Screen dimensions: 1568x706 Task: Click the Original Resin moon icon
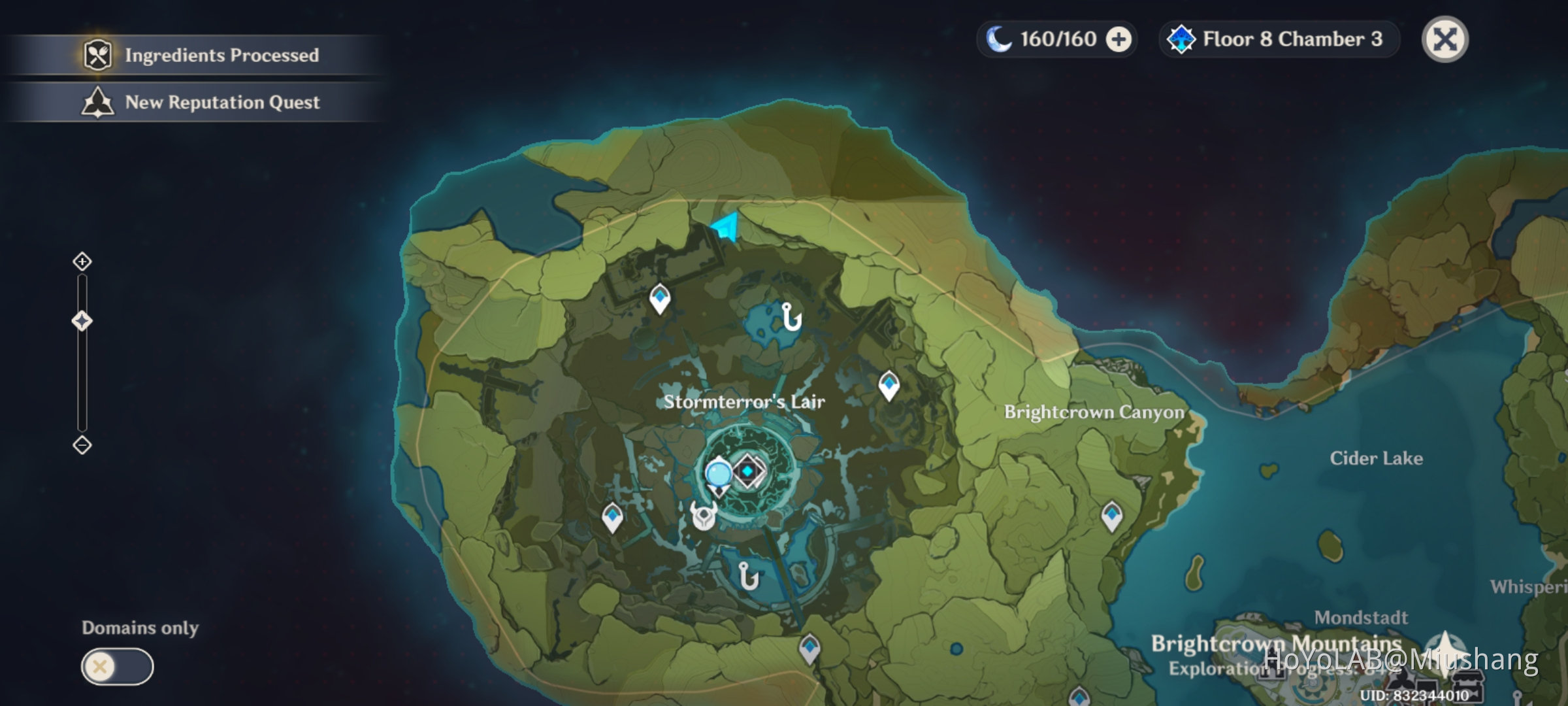click(998, 39)
